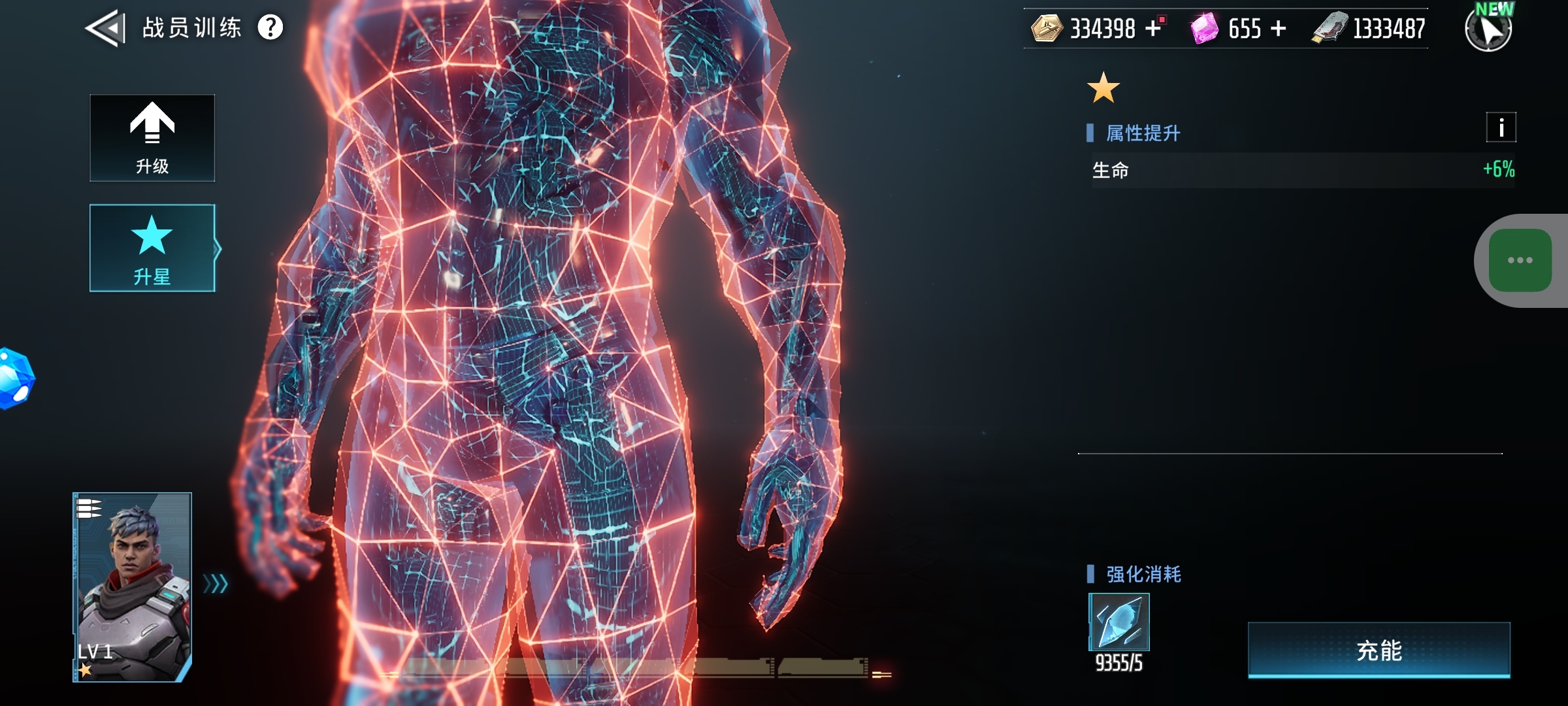Open the help question mark icon
Viewport: 1568px width, 706px height.
(270, 27)
